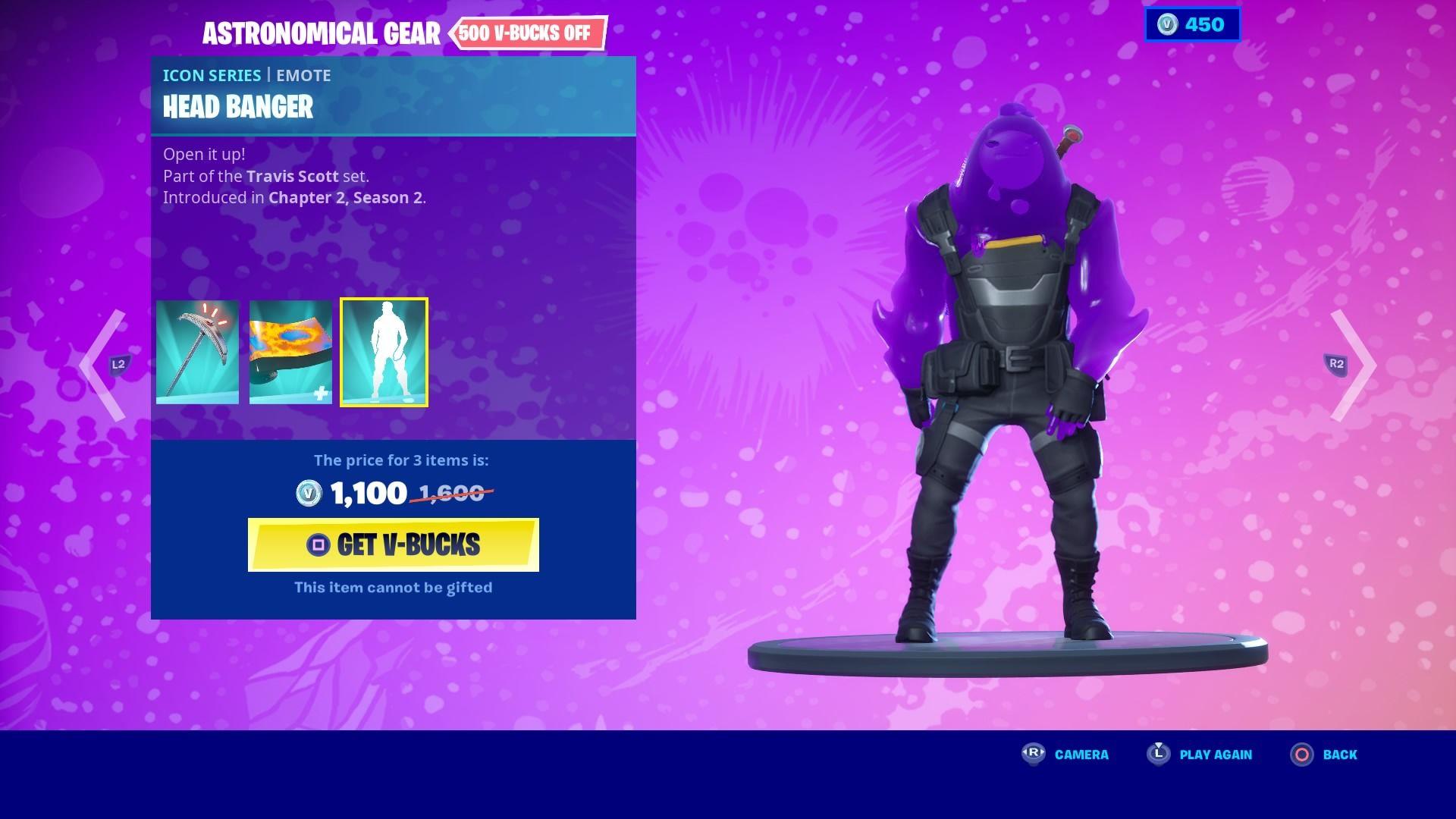Switch to the Icon Series section
The height and width of the screenshot is (819, 1456).
pyautogui.click(x=212, y=75)
